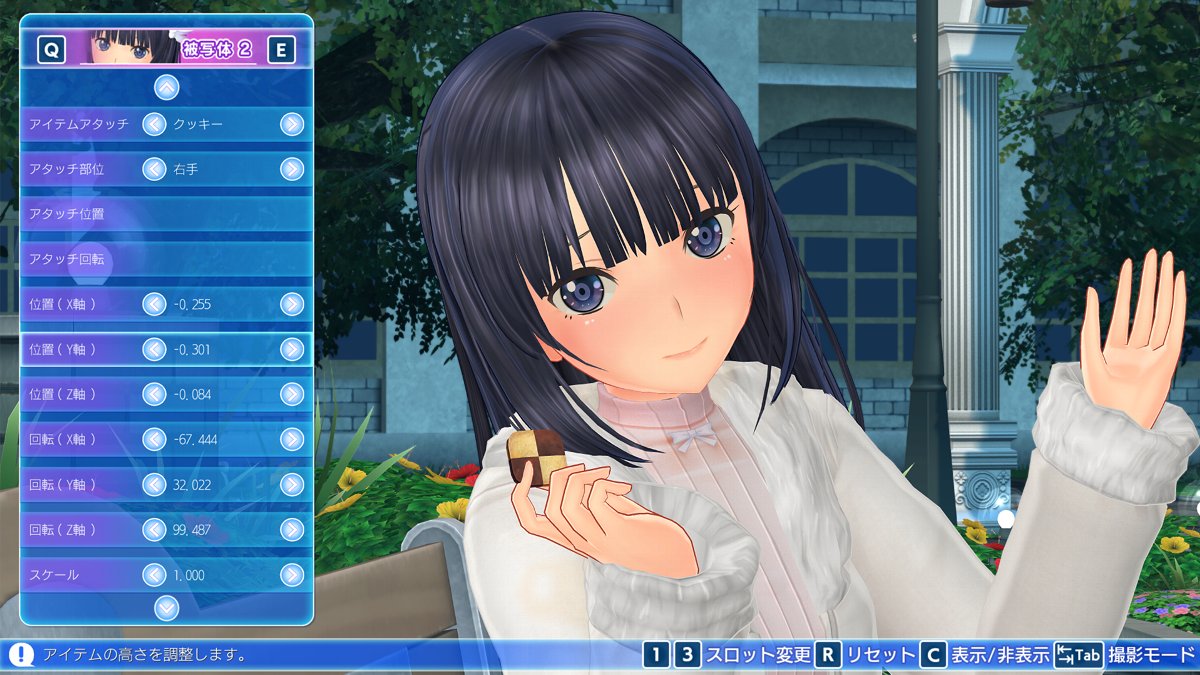Viewport: 1200px width, 675px height.
Task: Increase the スケール value
Action: point(291,574)
